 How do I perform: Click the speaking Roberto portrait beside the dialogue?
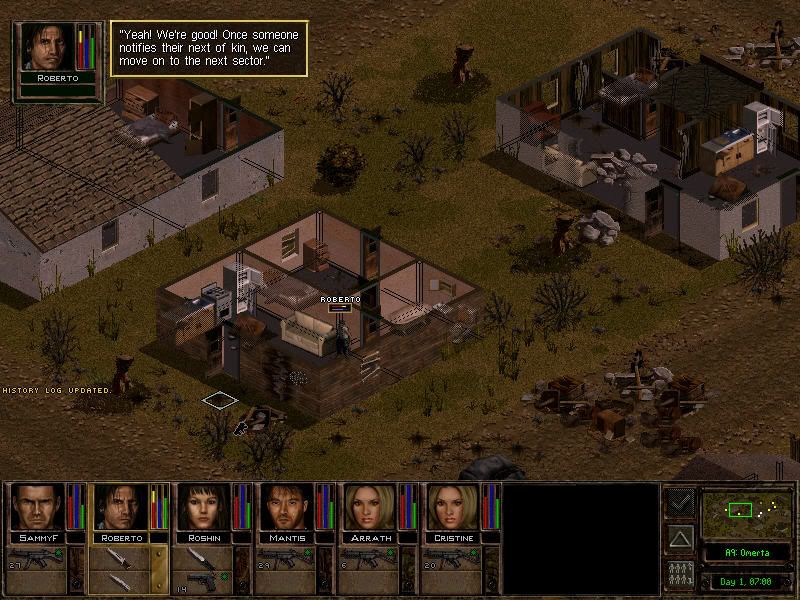[x=48, y=48]
